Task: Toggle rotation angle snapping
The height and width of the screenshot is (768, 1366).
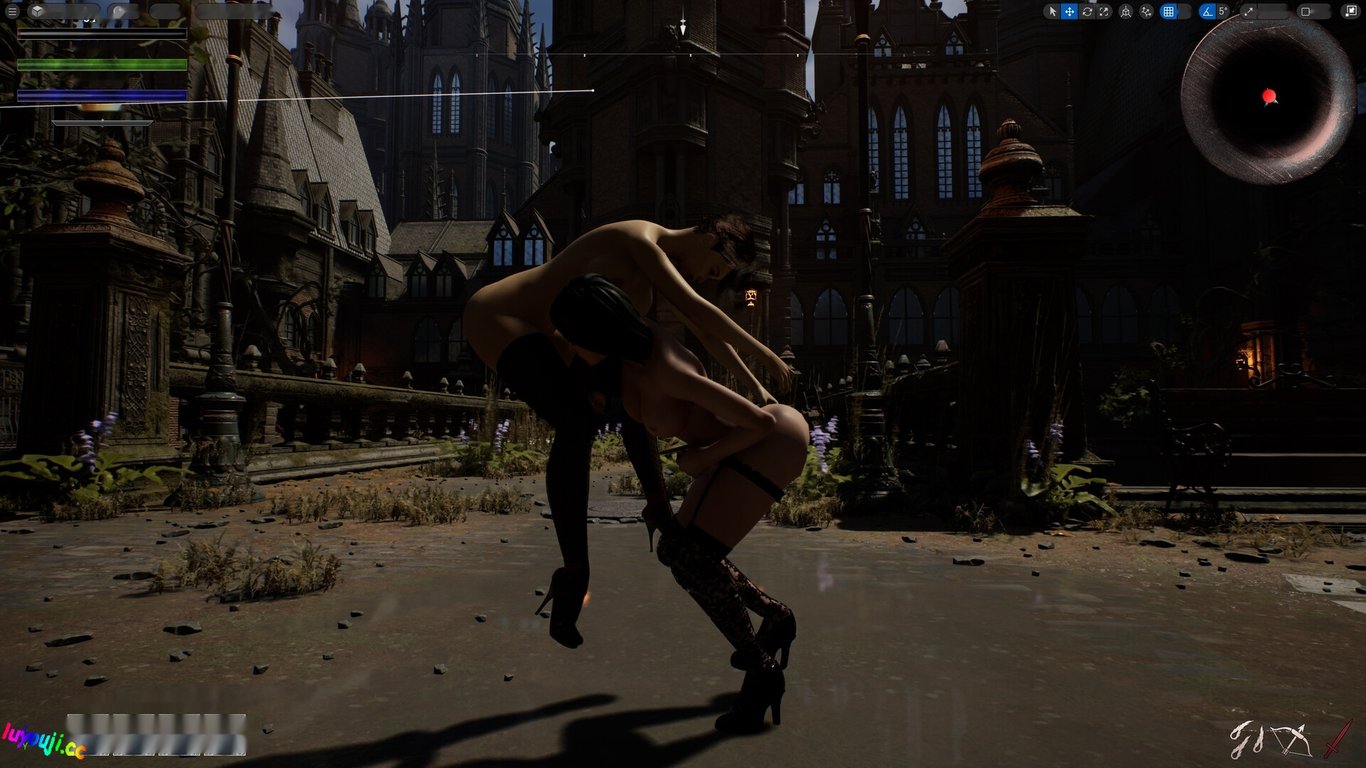Action: (1207, 12)
